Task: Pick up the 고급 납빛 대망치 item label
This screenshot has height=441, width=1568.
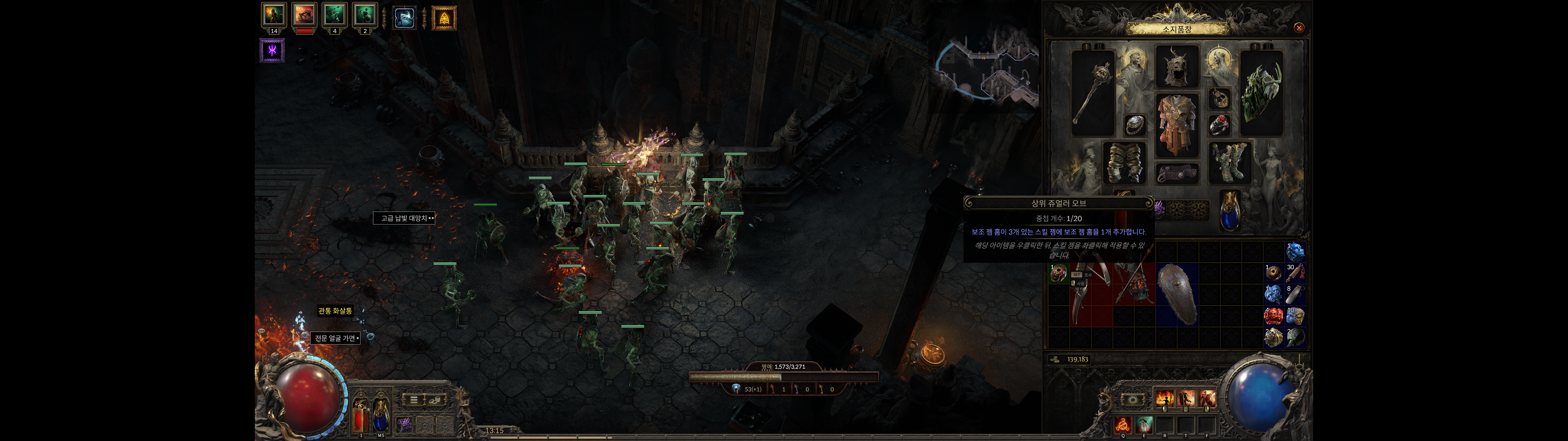Action: coord(404,218)
